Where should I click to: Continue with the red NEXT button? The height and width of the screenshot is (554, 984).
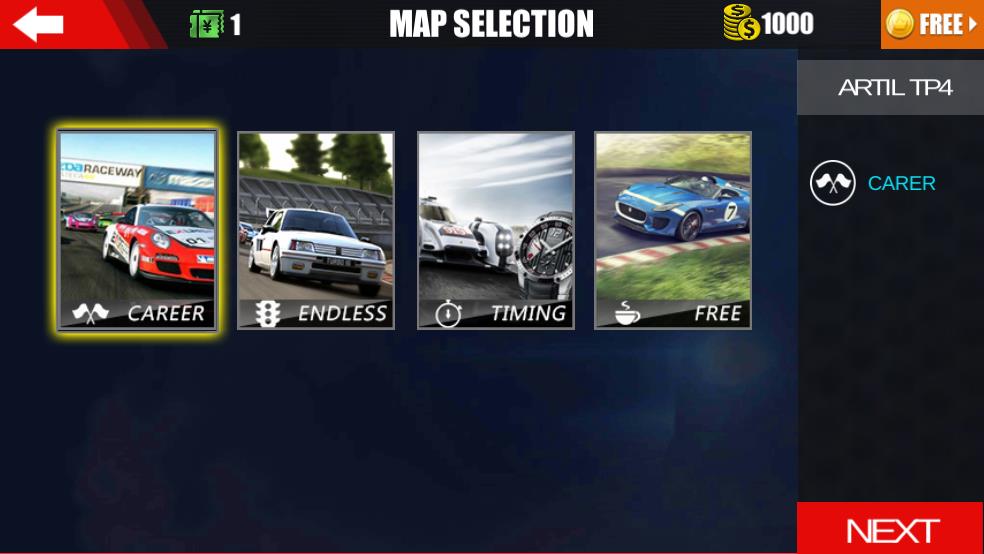point(891,529)
